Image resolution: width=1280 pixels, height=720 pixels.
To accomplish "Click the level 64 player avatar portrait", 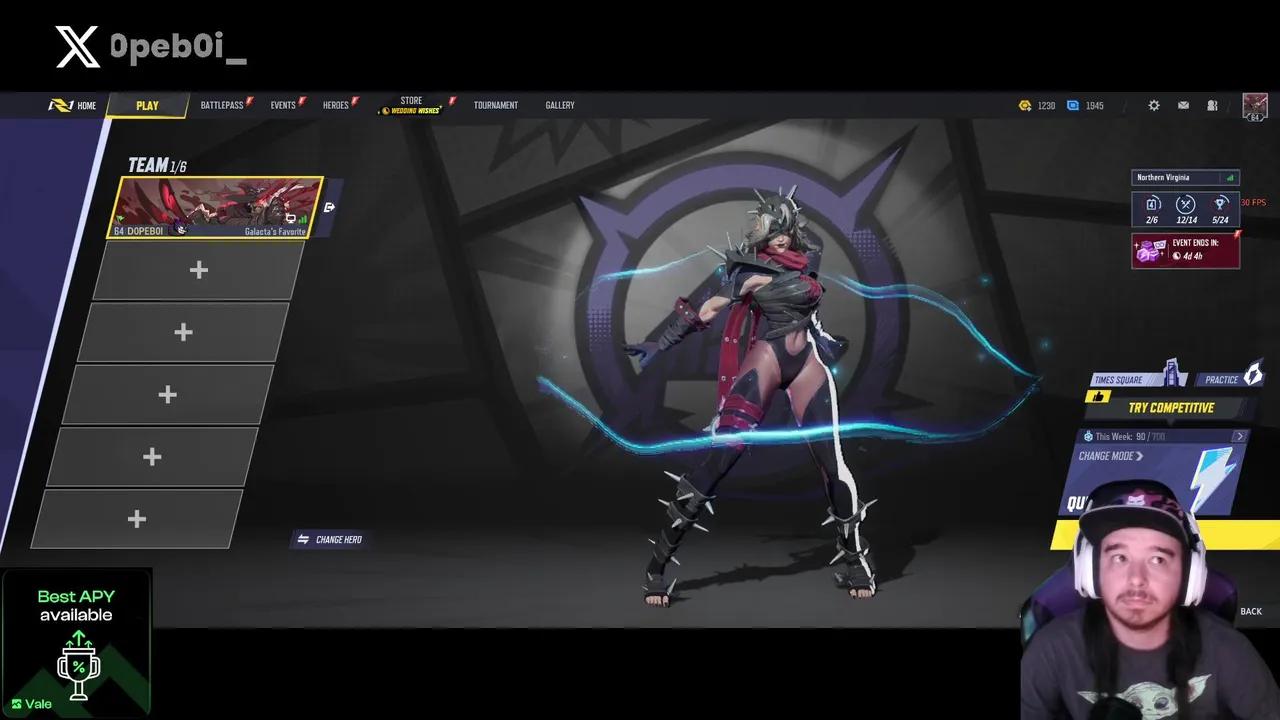I will (x=1255, y=105).
